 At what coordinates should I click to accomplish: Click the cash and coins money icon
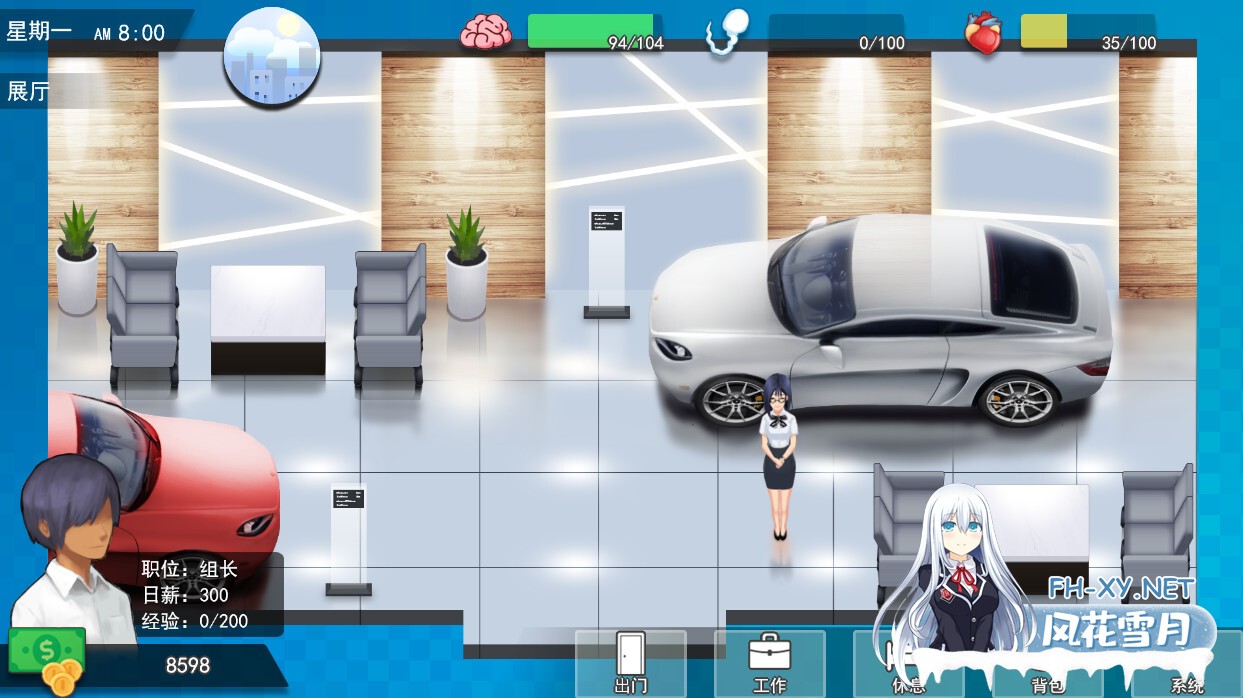(x=48, y=661)
